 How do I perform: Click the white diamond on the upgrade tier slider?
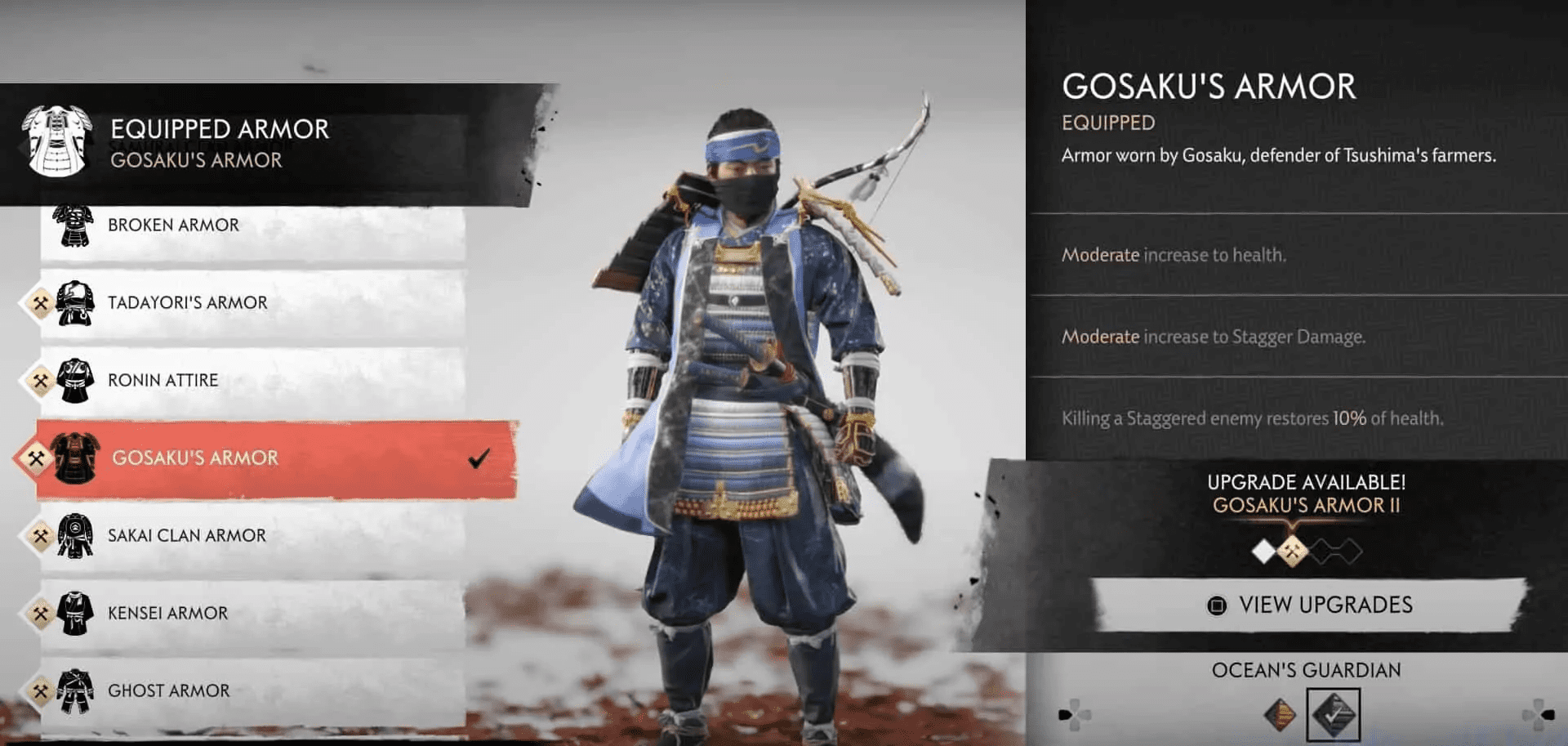(1264, 551)
